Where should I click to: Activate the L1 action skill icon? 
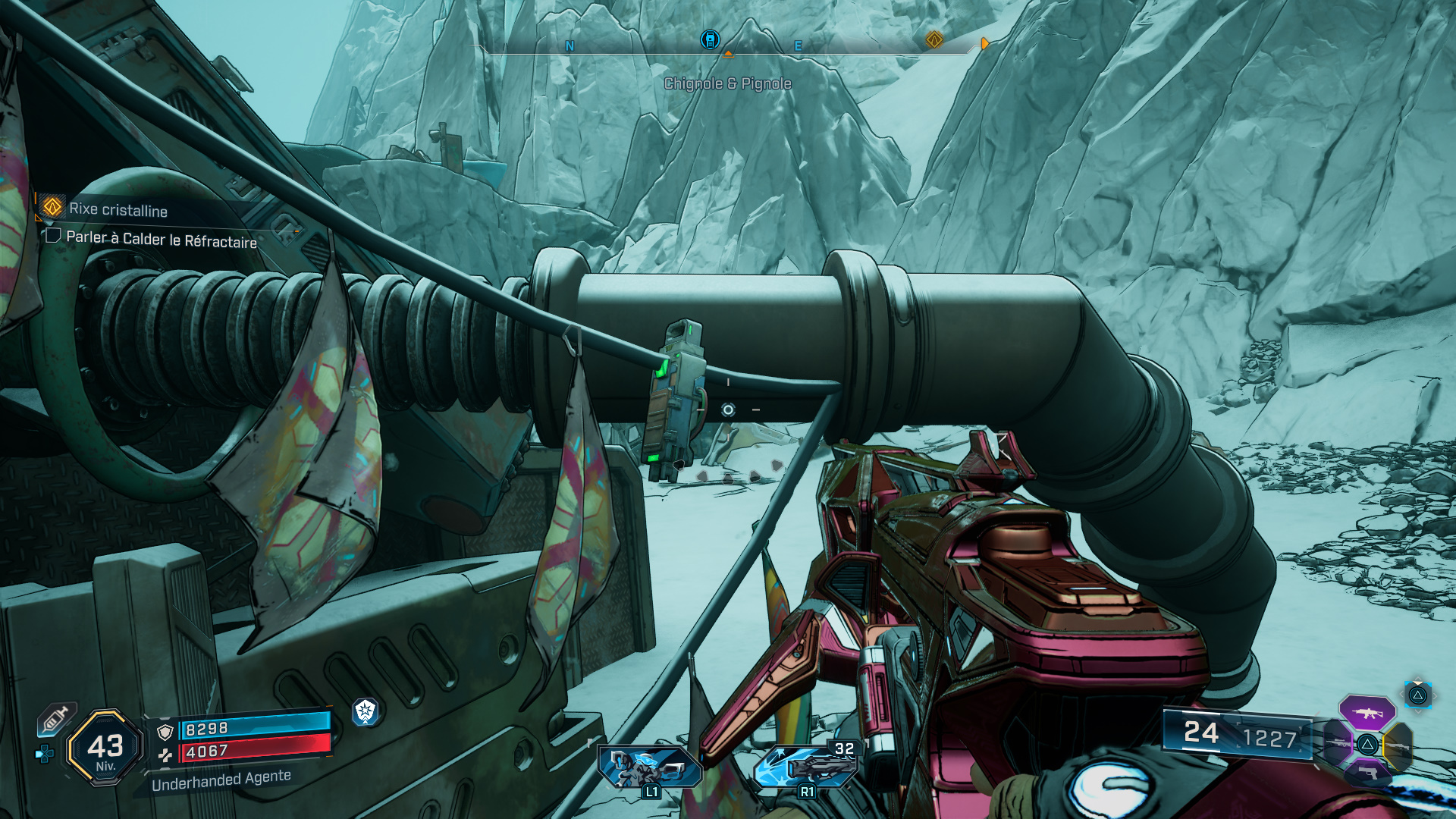pos(649,767)
